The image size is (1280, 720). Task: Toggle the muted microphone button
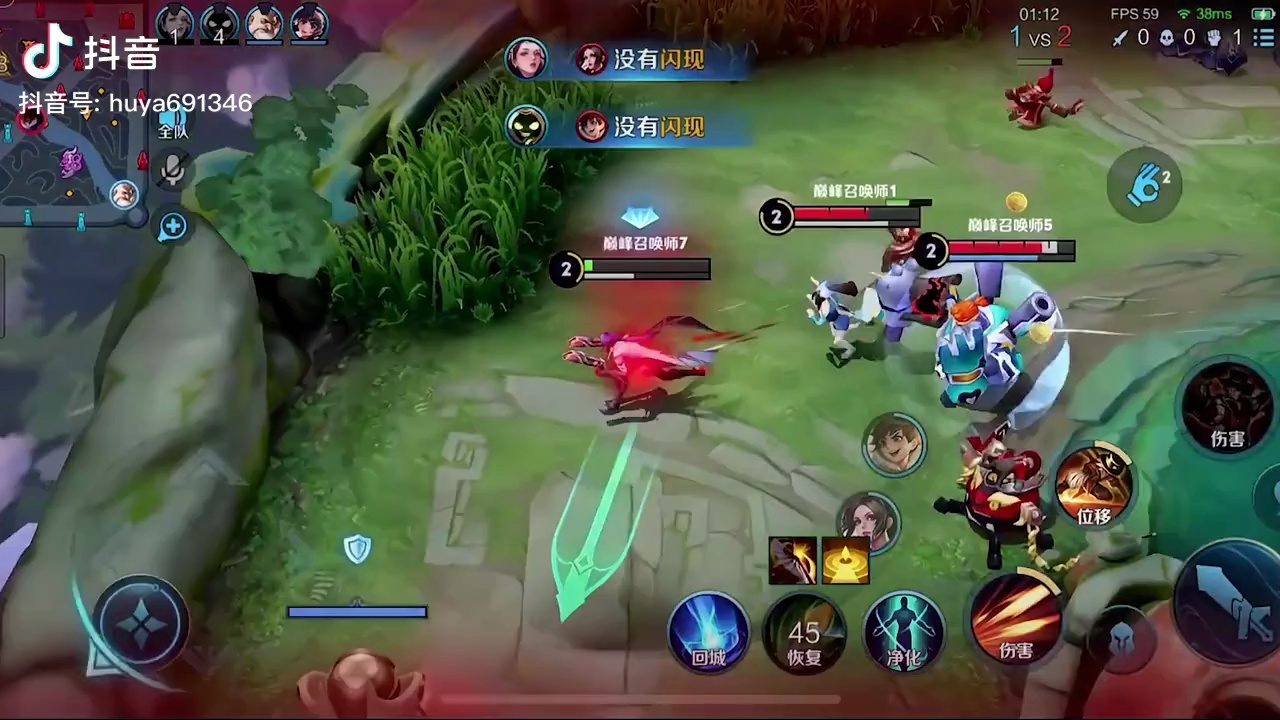coord(173,168)
